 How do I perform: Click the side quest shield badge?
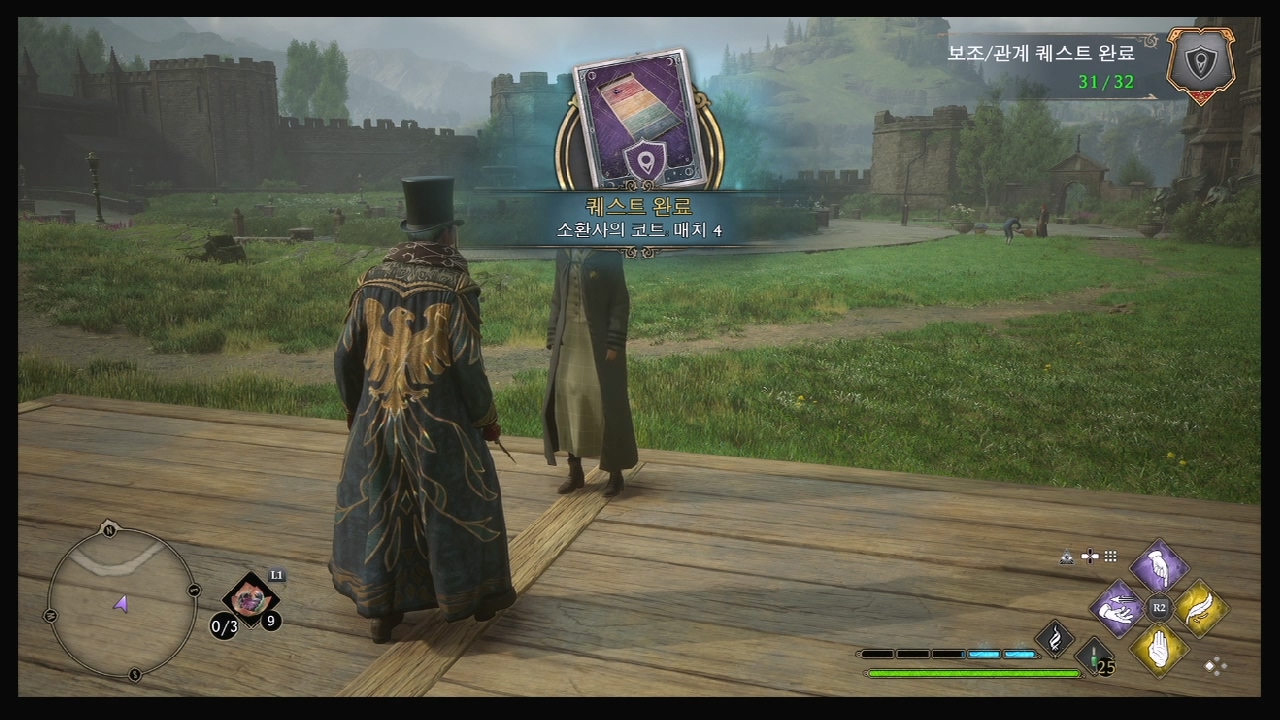click(x=1200, y=64)
